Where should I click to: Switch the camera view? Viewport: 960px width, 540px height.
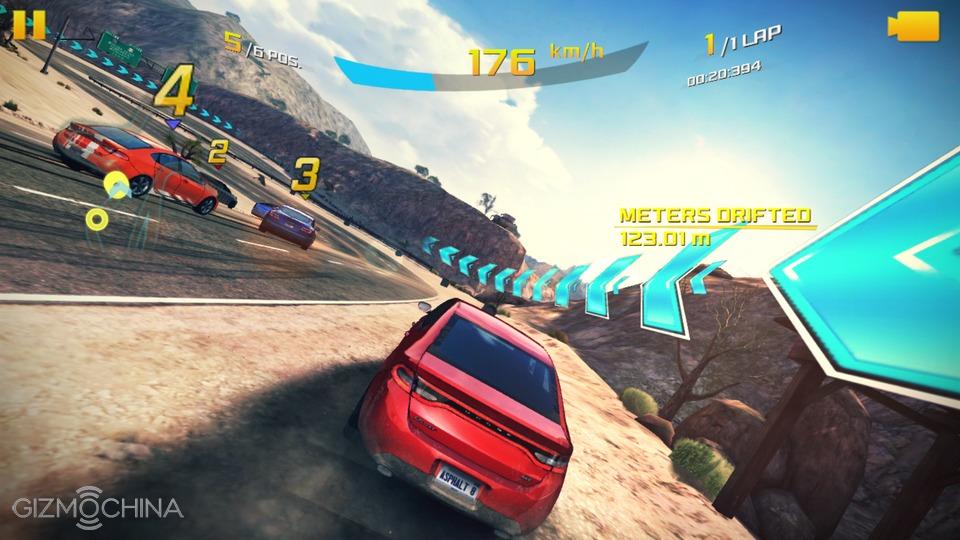click(x=913, y=26)
